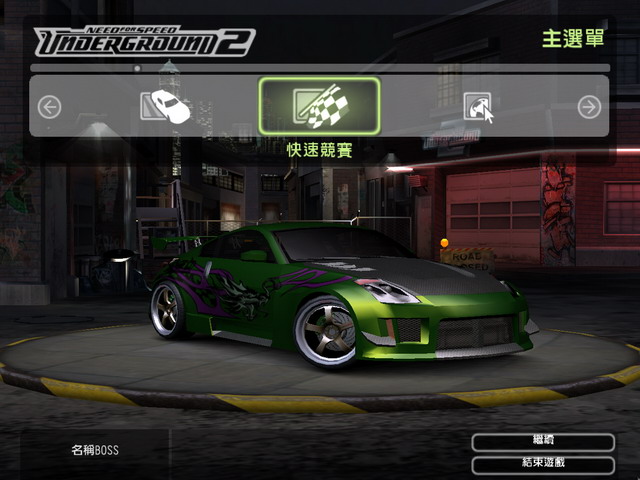Viewport: 640px width, 480px height.
Task: Open the mouse cursor menu icon
Action: pyautogui.click(x=478, y=106)
